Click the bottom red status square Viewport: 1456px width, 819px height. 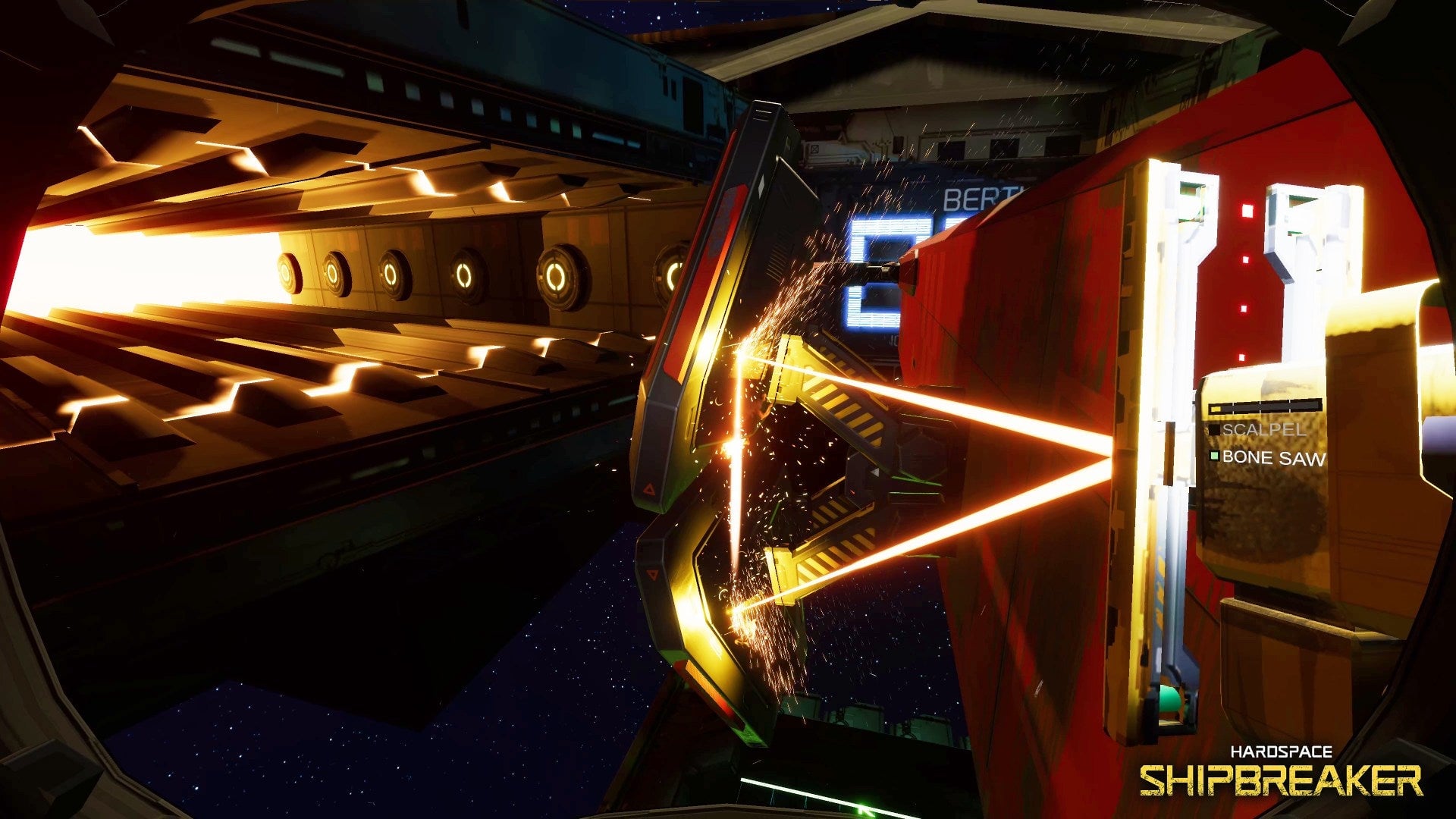[x=1242, y=356]
